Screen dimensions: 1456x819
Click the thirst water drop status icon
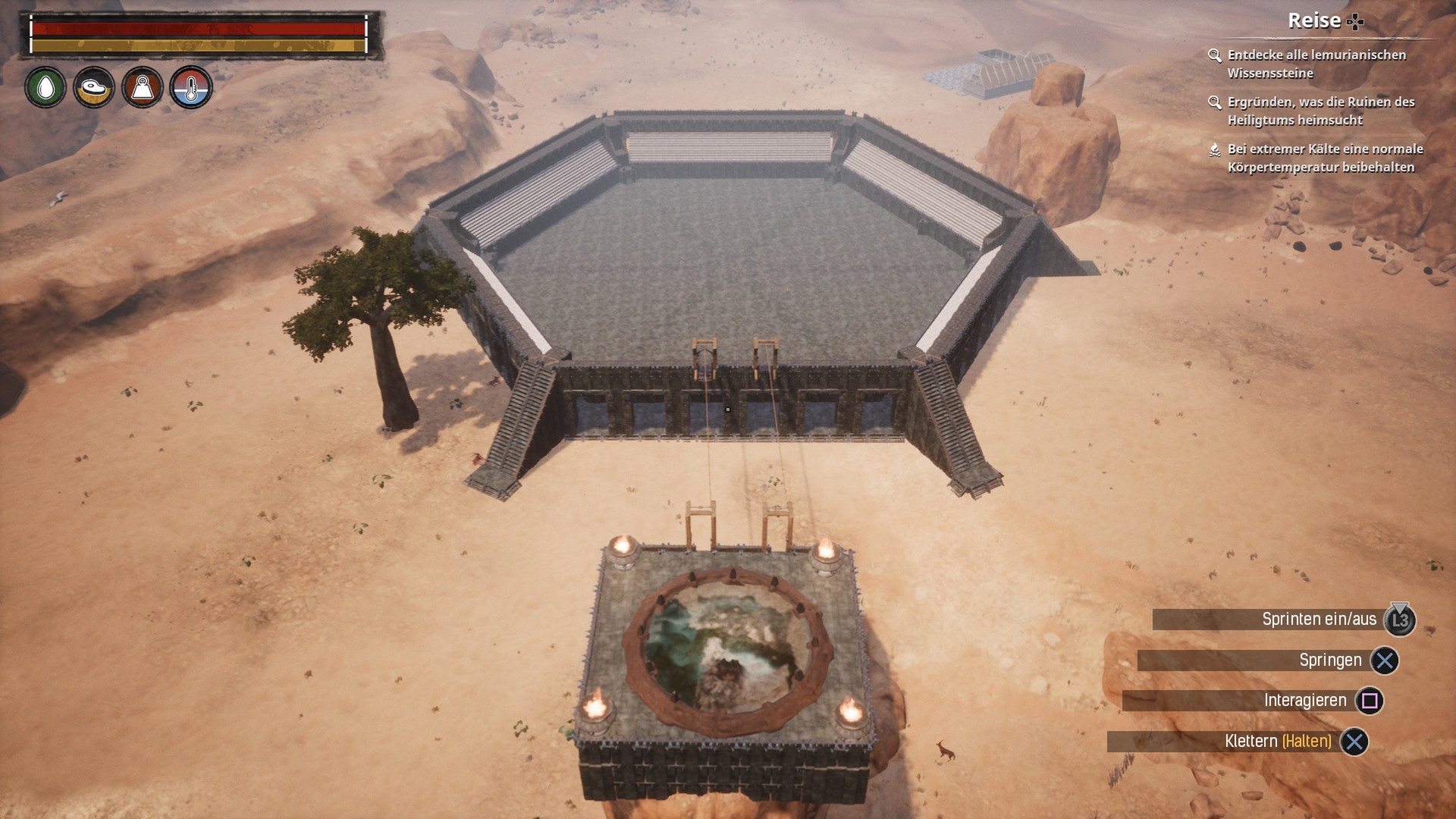coord(45,88)
